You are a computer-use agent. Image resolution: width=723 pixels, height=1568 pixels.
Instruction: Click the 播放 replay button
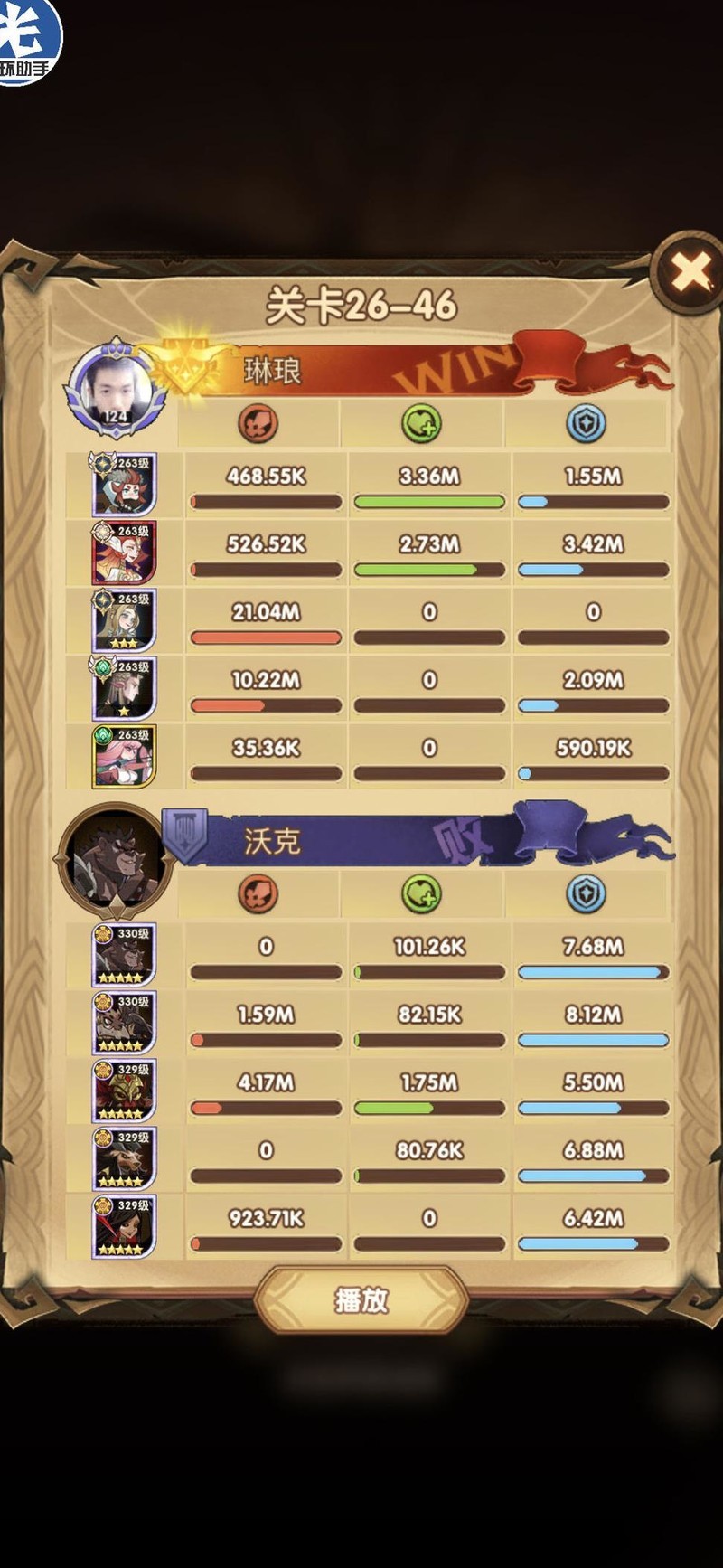(361, 1300)
